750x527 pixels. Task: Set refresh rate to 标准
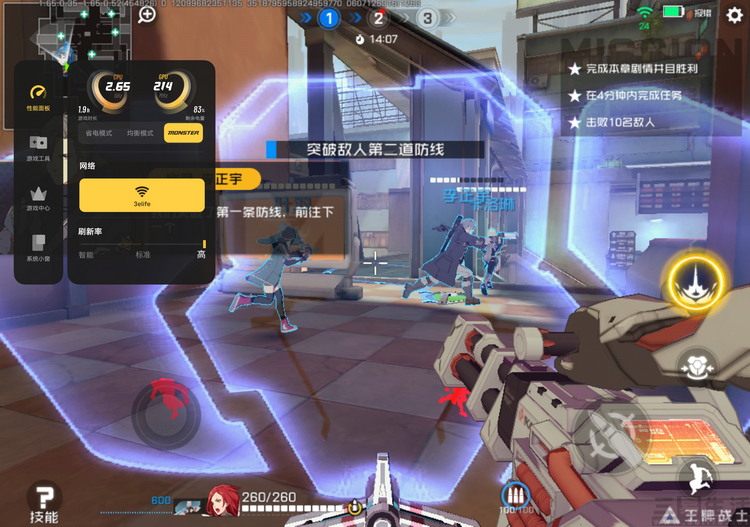point(144,255)
